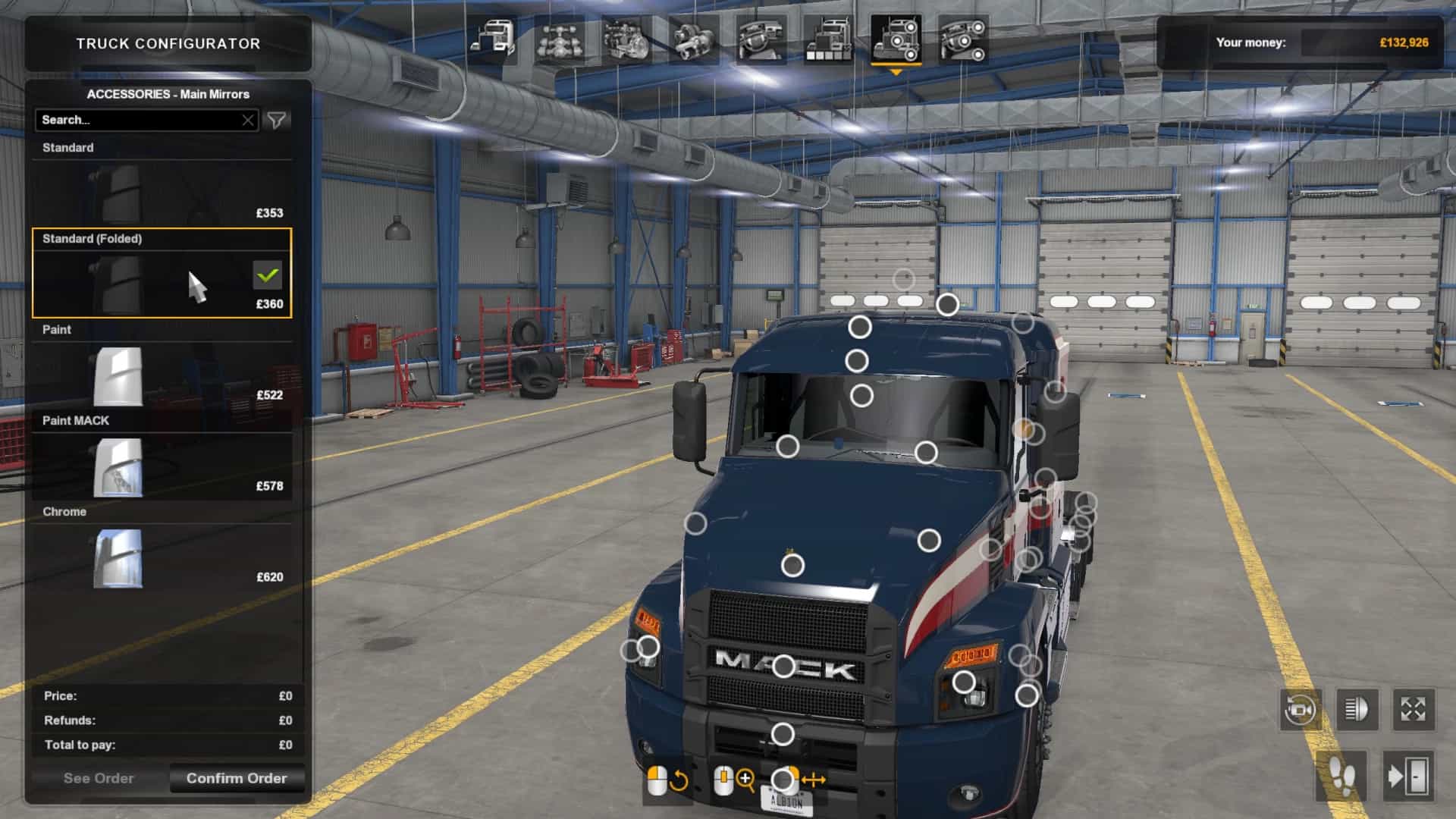Screen dimensions: 1456x819
Task: Switch to the interior steering wheel tab
Action: coord(761,39)
